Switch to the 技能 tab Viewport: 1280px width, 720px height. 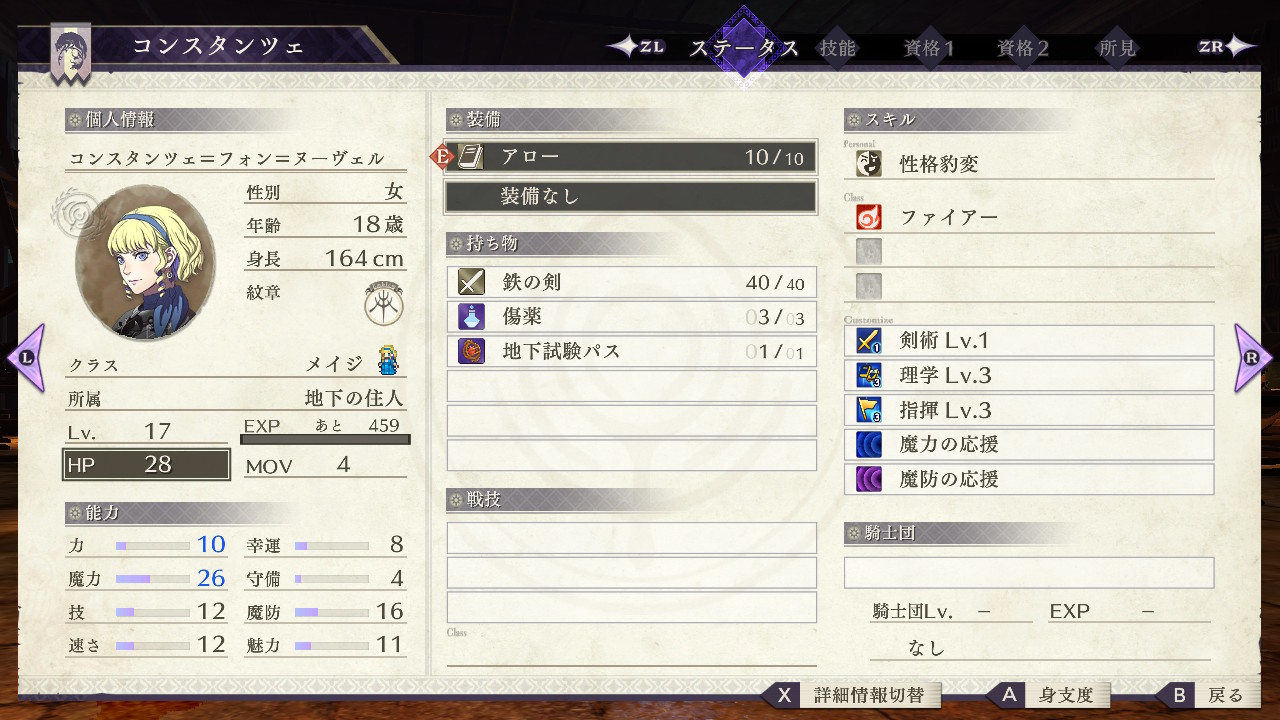837,48
